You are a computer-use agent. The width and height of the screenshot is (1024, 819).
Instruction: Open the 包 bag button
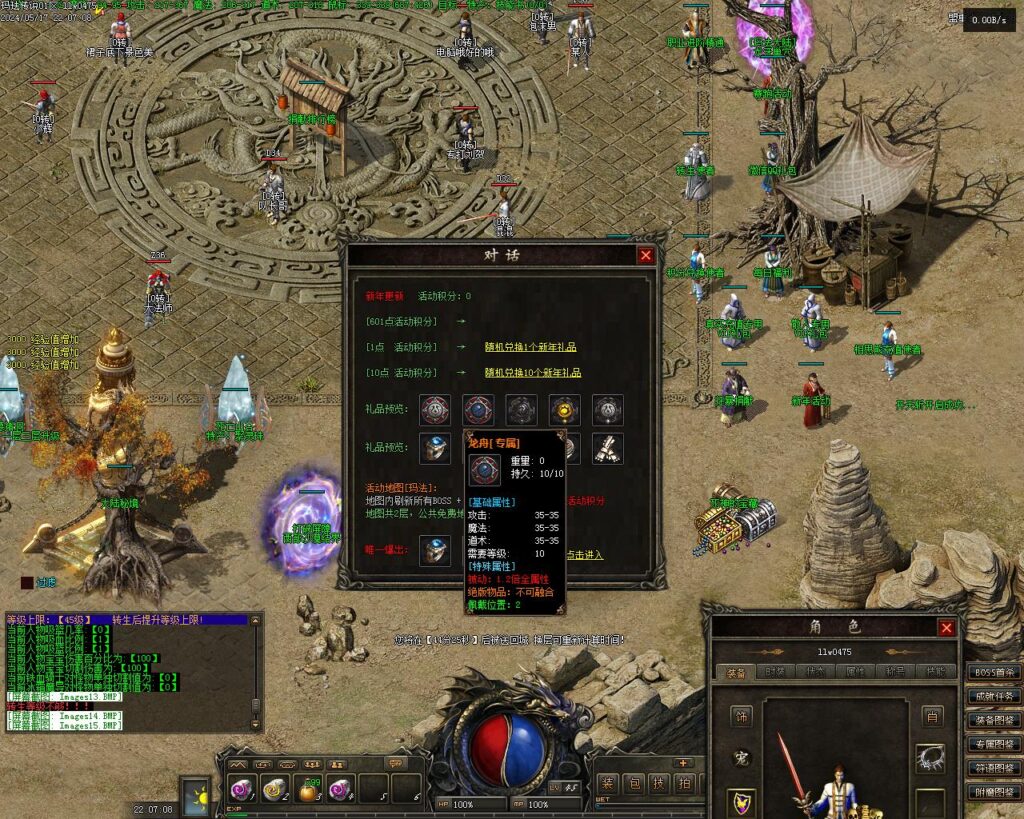click(x=634, y=784)
